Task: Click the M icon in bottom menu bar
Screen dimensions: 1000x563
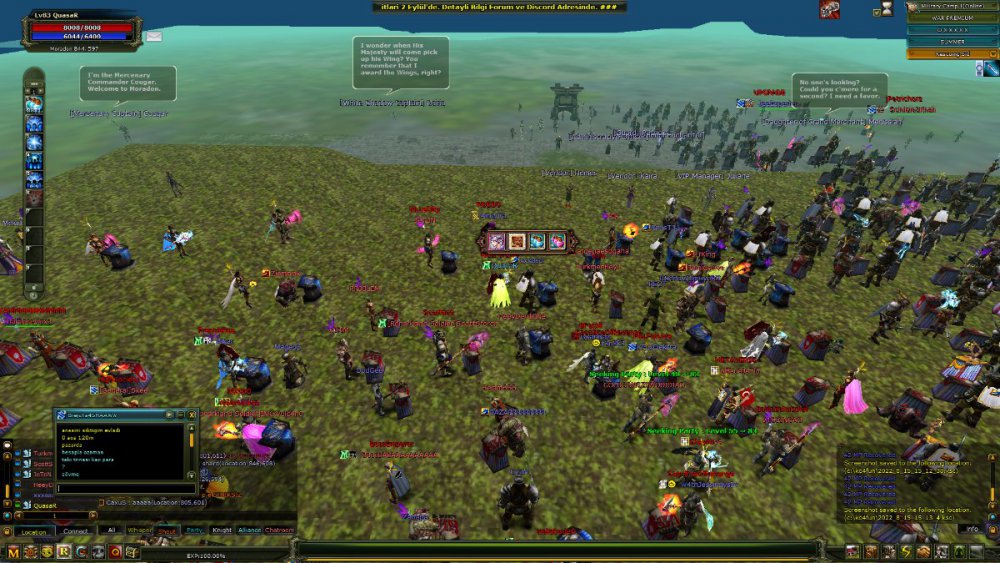Action: (x=14, y=551)
